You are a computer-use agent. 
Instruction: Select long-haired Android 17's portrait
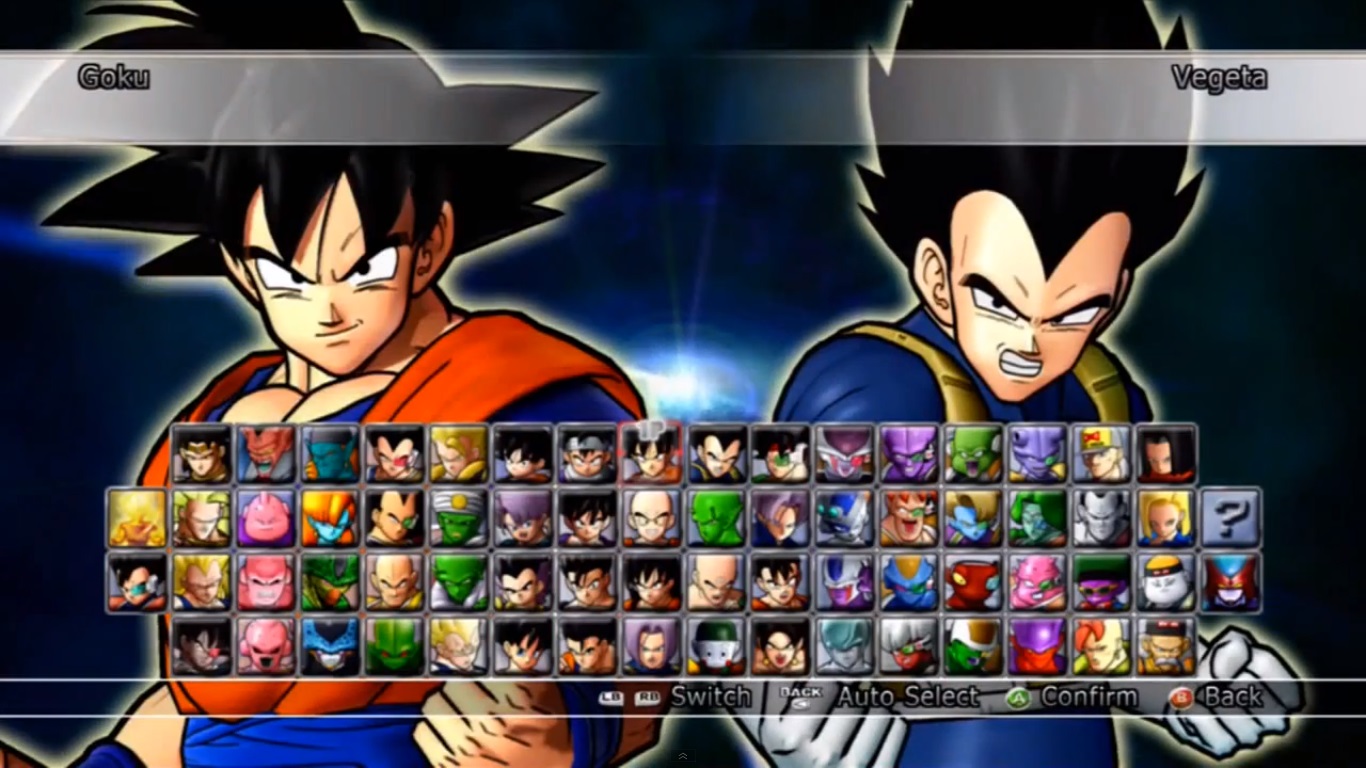1165,454
